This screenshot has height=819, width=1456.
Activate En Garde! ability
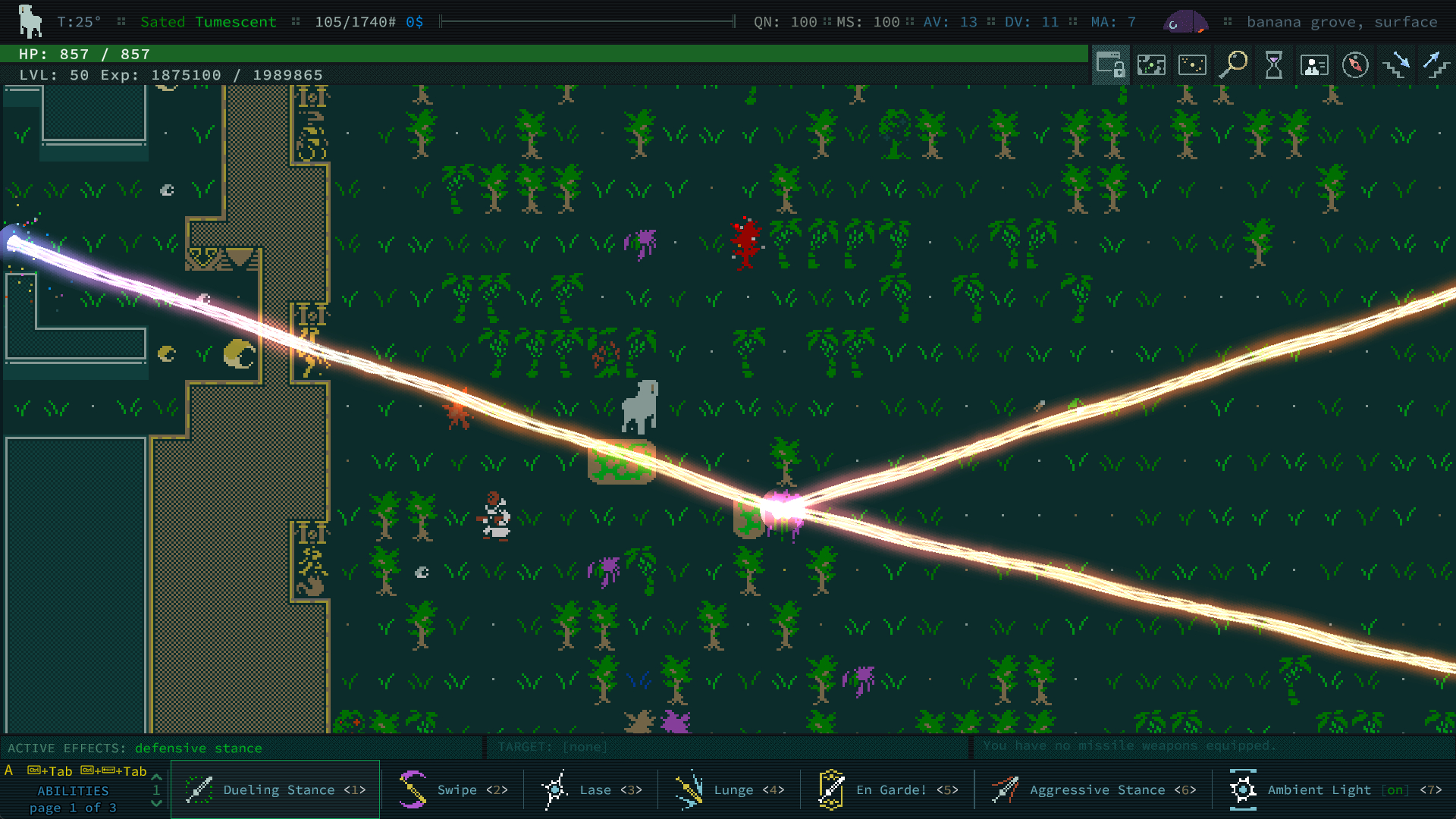pos(888,789)
